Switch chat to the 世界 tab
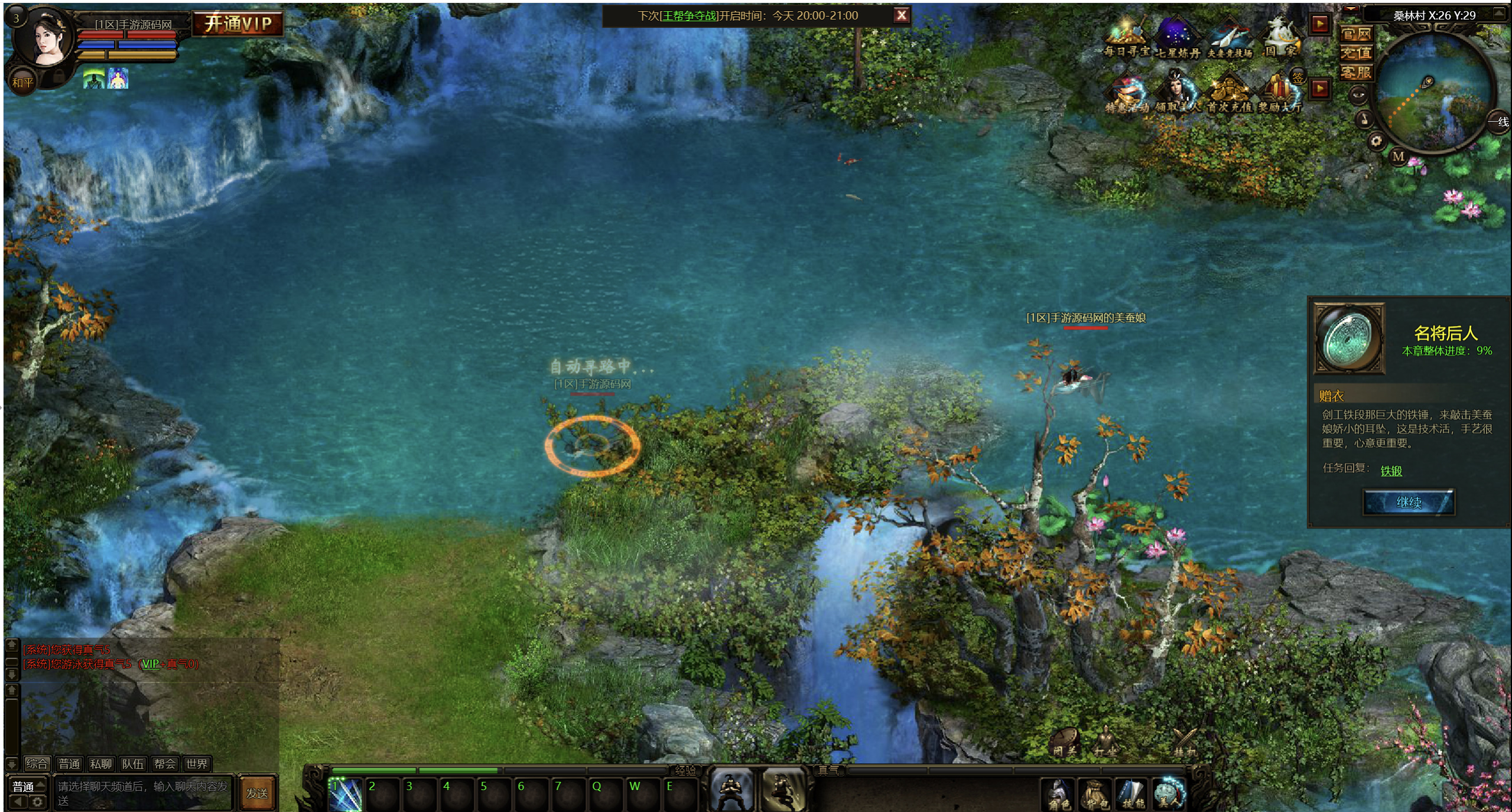 point(196,764)
